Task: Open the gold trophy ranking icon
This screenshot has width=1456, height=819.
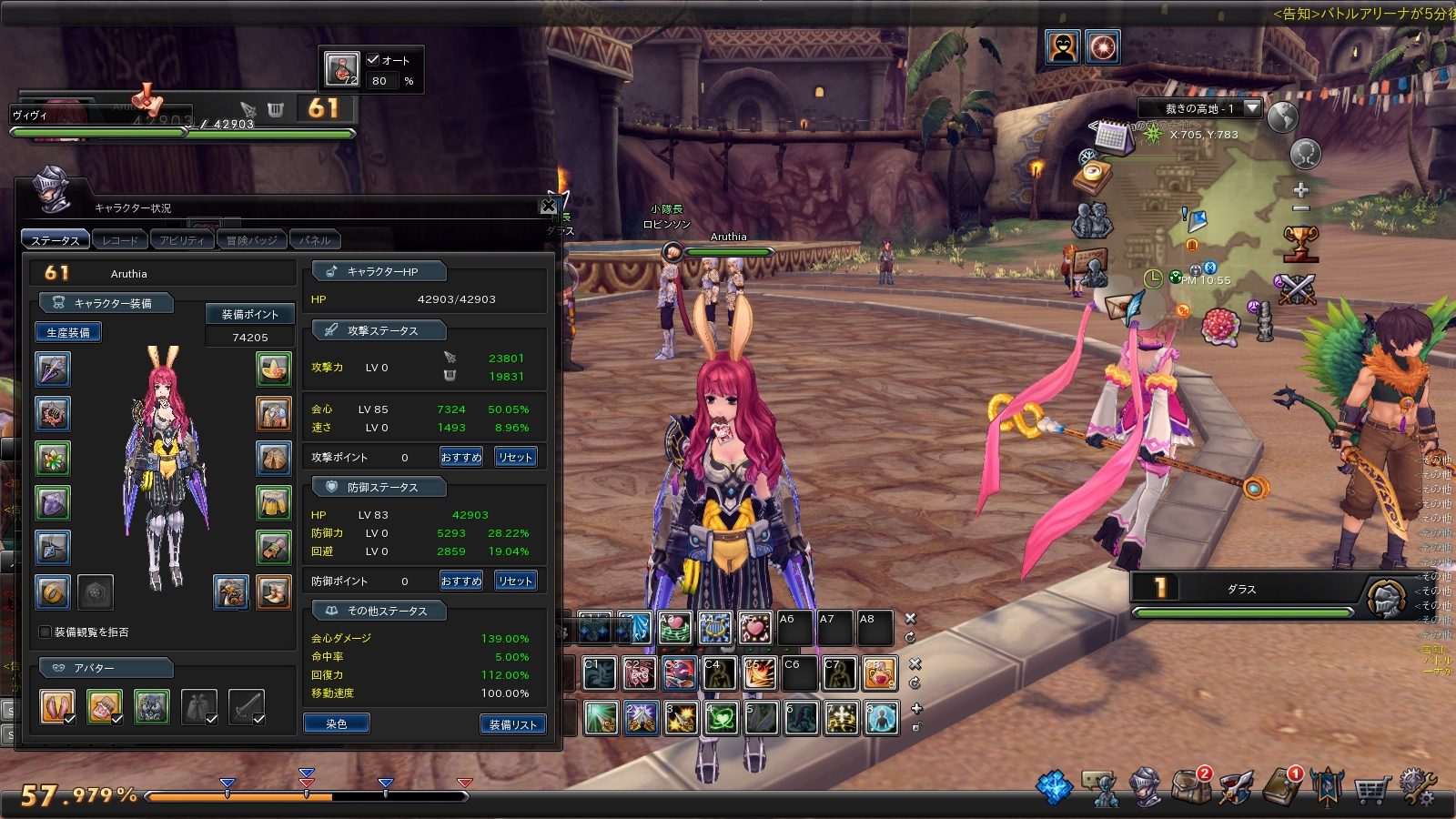Action: (1301, 242)
